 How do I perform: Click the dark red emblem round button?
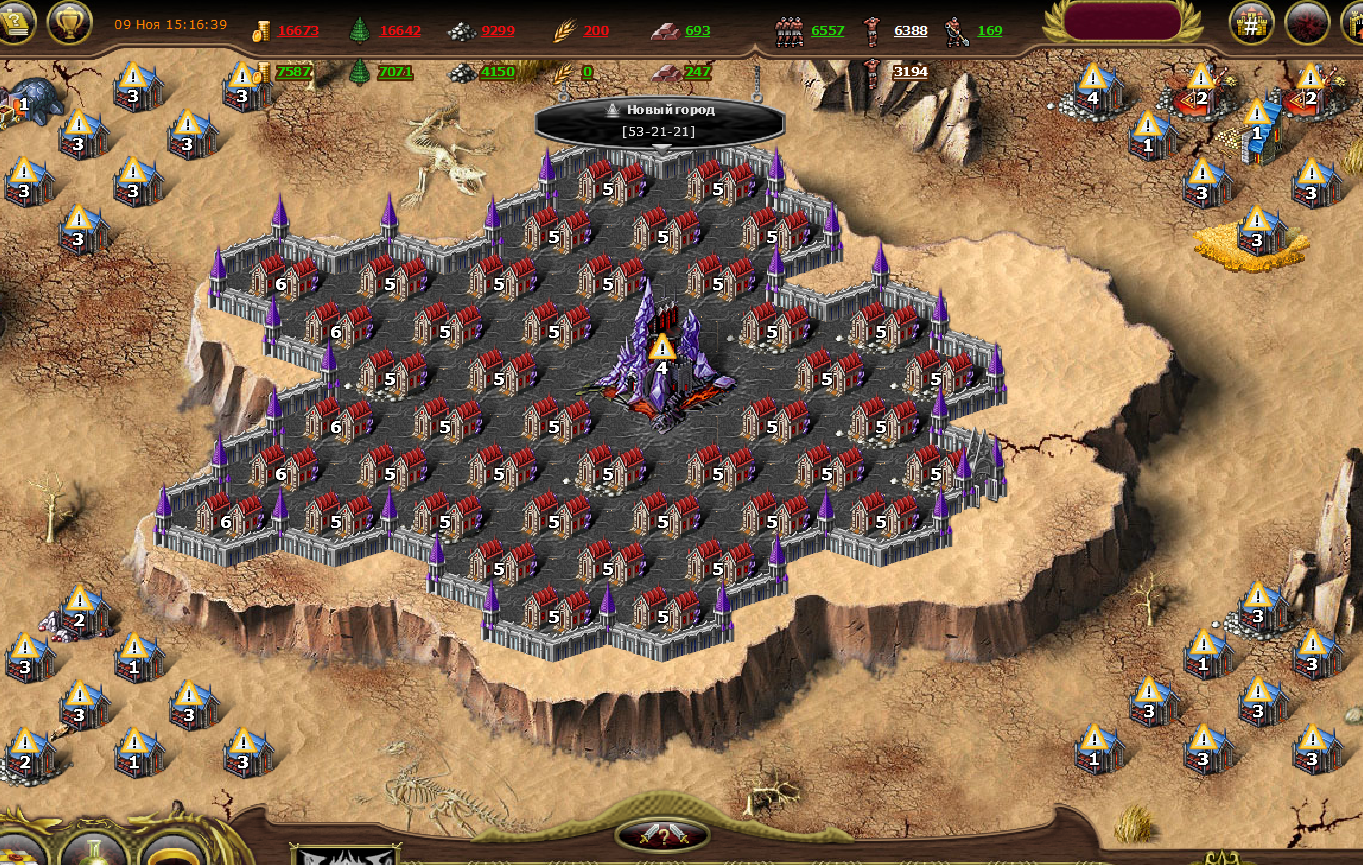click(1306, 23)
